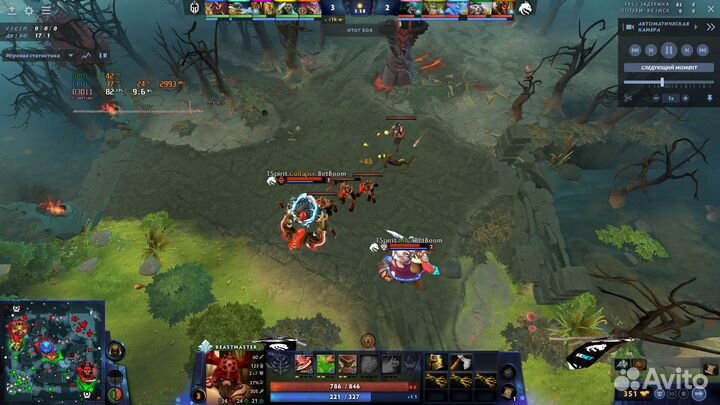Viewport: 720px width, 405px height.
Task: Click the "Итог боя" fight recap button
Action: [x=360, y=30]
